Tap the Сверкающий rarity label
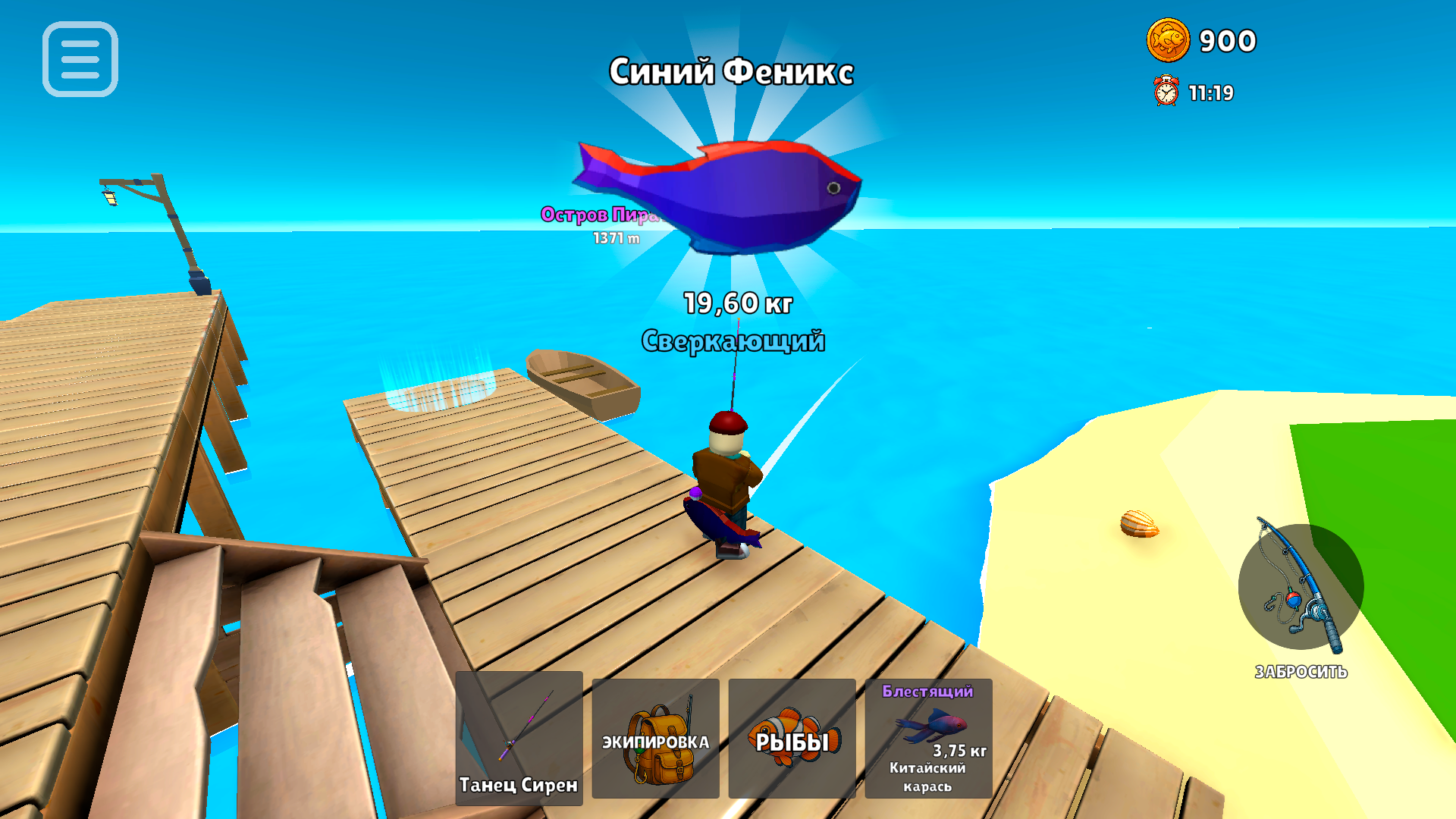The width and height of the screenshot is (1456, 819). [x=734, y=341]
